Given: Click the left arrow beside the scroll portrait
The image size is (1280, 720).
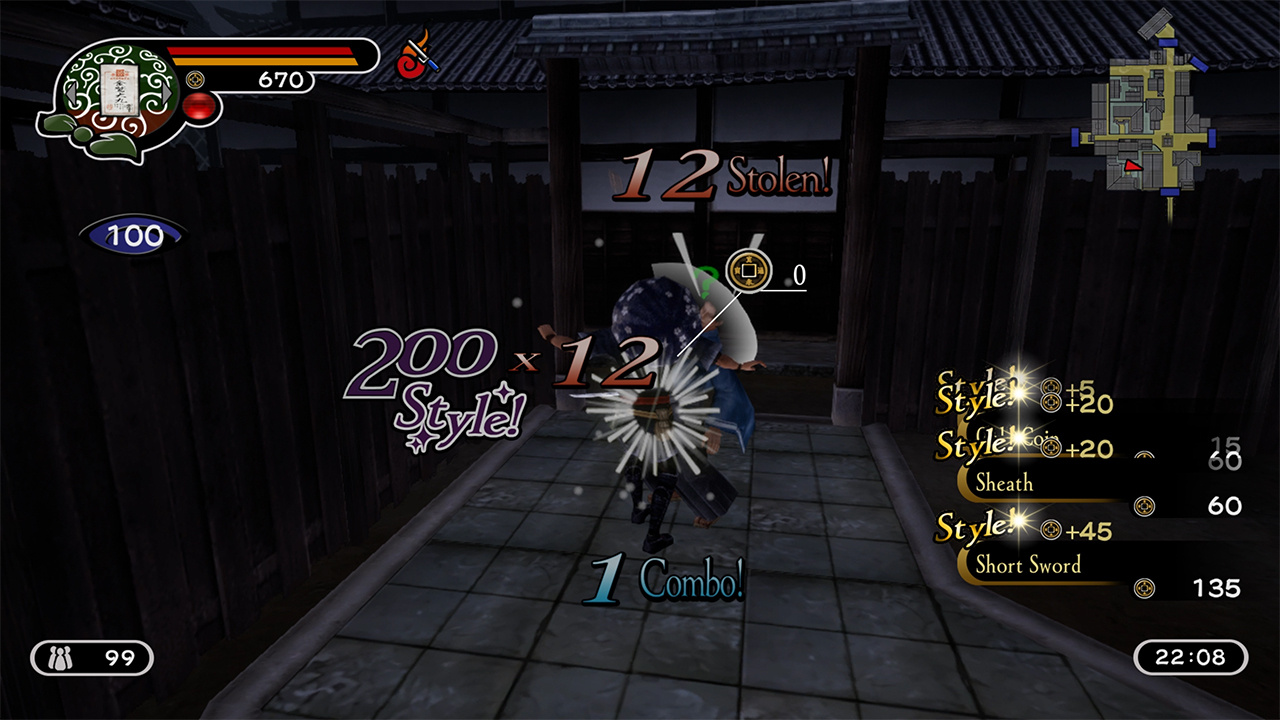Looking at the screenshot, I should pyautogui.click(x=72, y=93).
